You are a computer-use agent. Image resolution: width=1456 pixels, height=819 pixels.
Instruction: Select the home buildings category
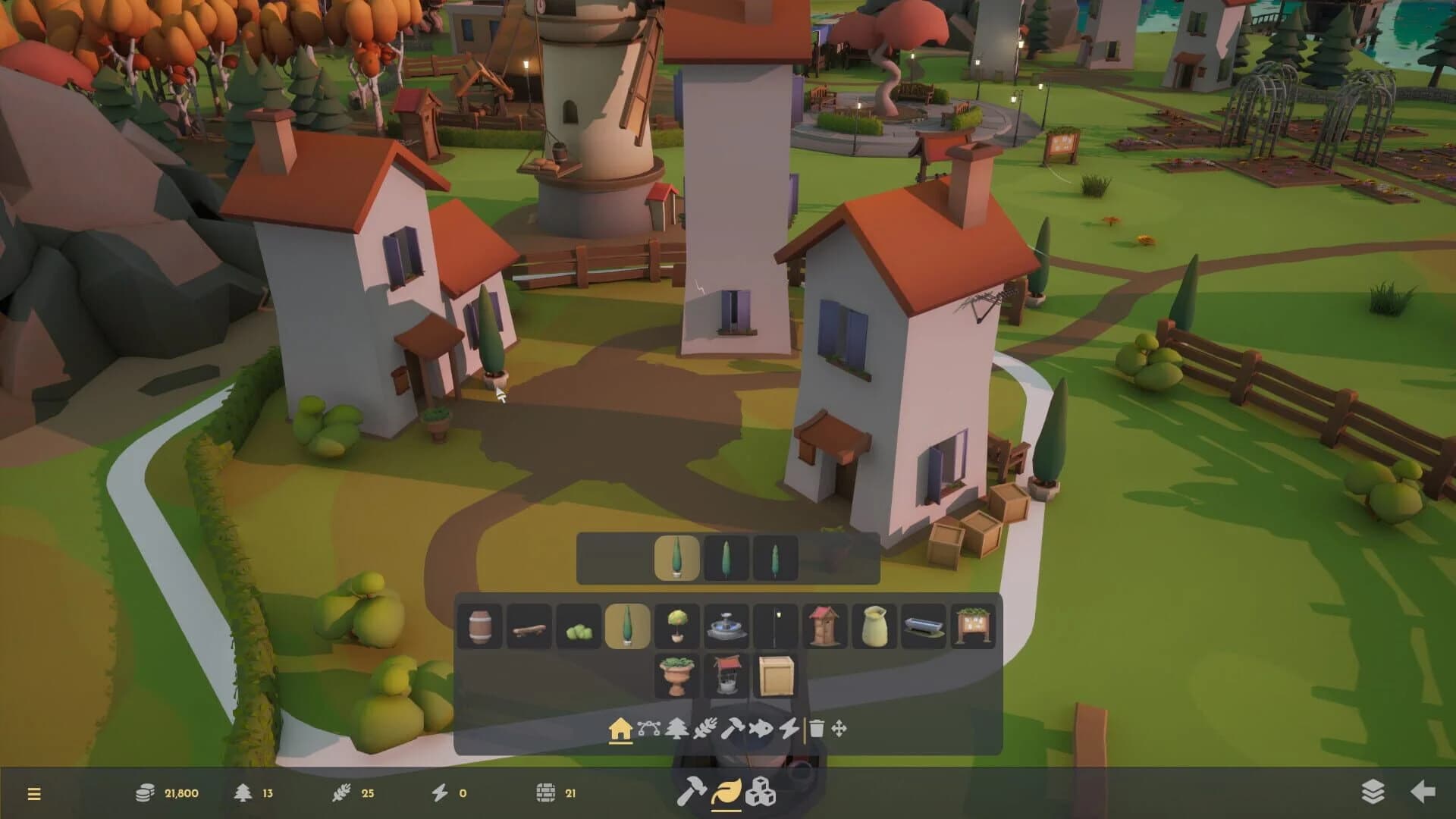tap(621, 730)
